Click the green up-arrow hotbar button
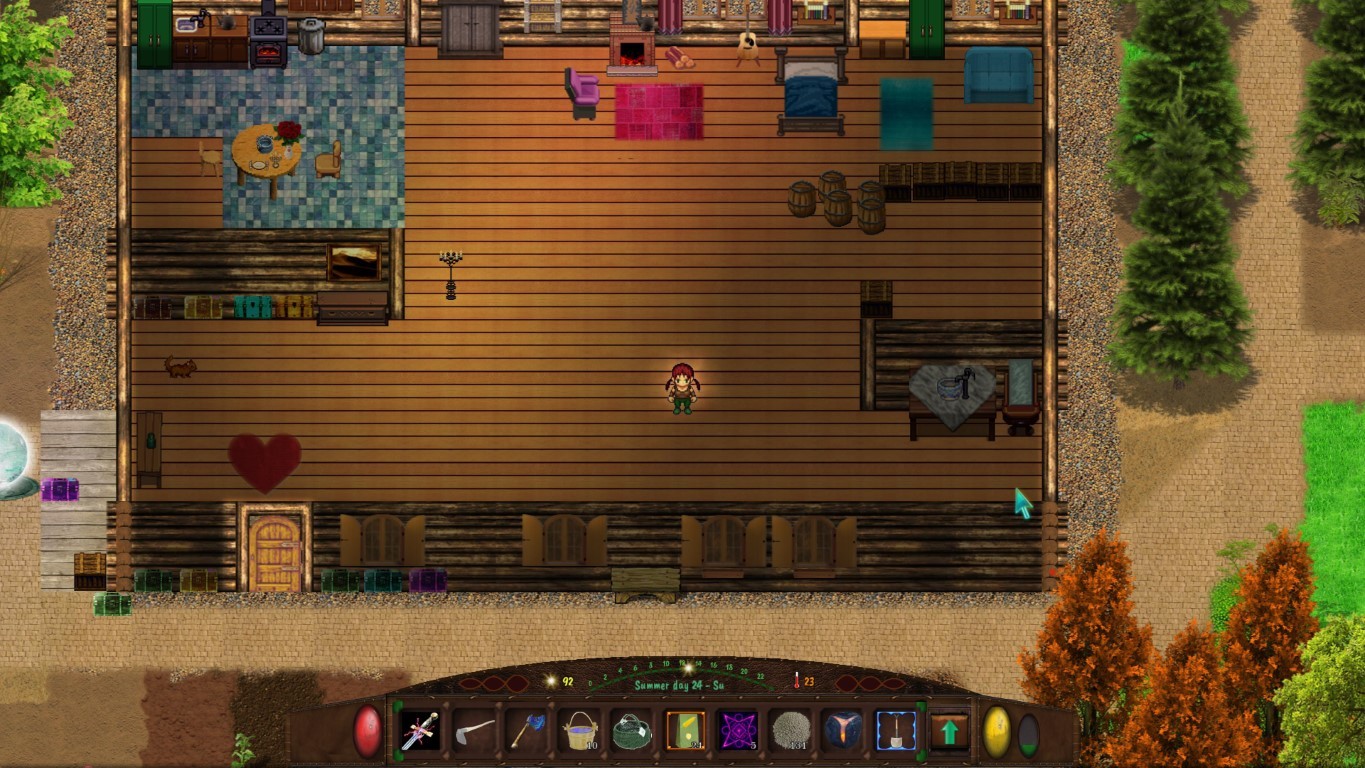Screen dimensions: 1365x768 (x=949, y=731)
